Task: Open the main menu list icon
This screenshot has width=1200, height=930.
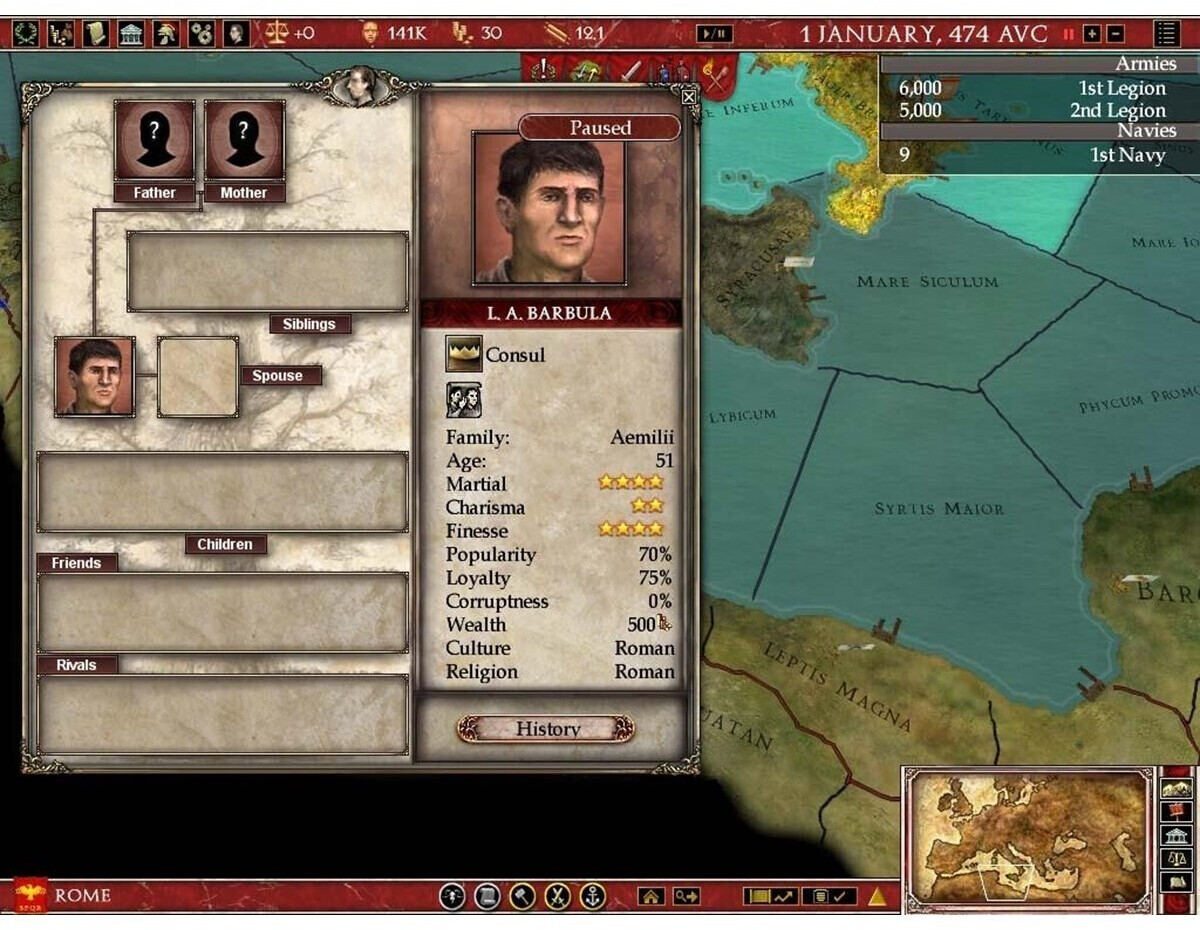Action: coord(1166,33)
